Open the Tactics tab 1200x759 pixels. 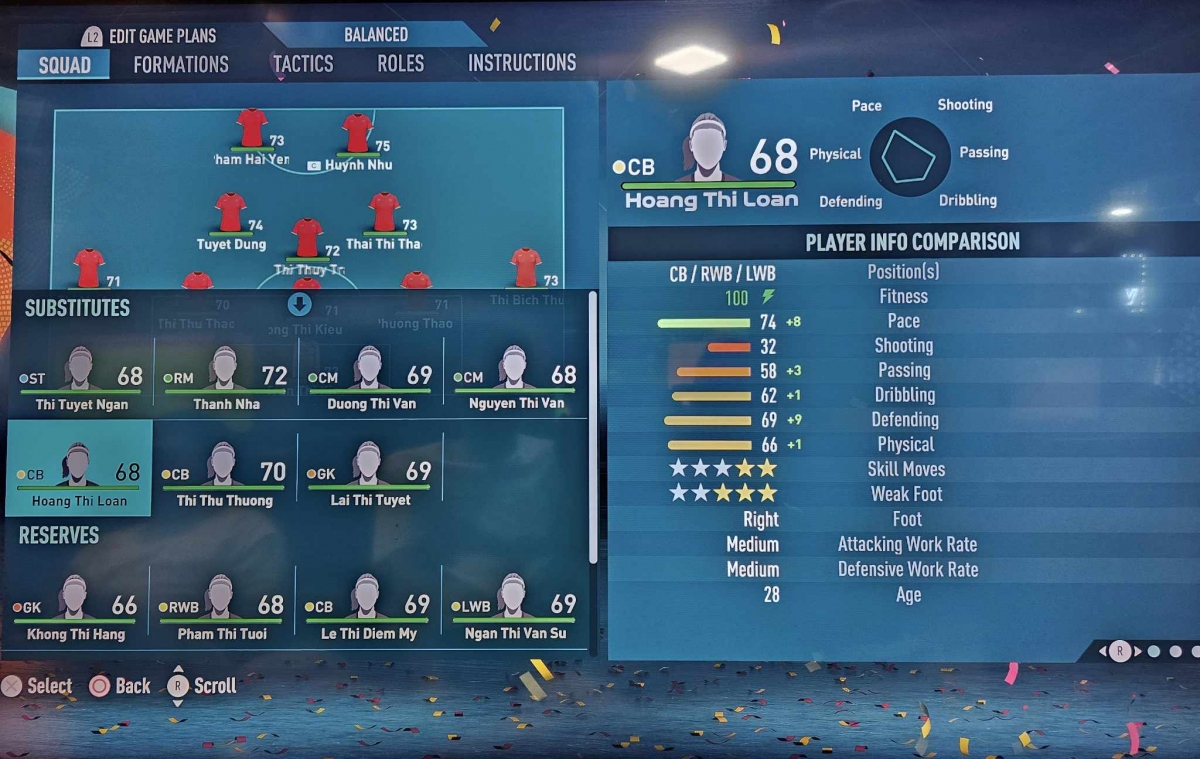tap(302, 64)
